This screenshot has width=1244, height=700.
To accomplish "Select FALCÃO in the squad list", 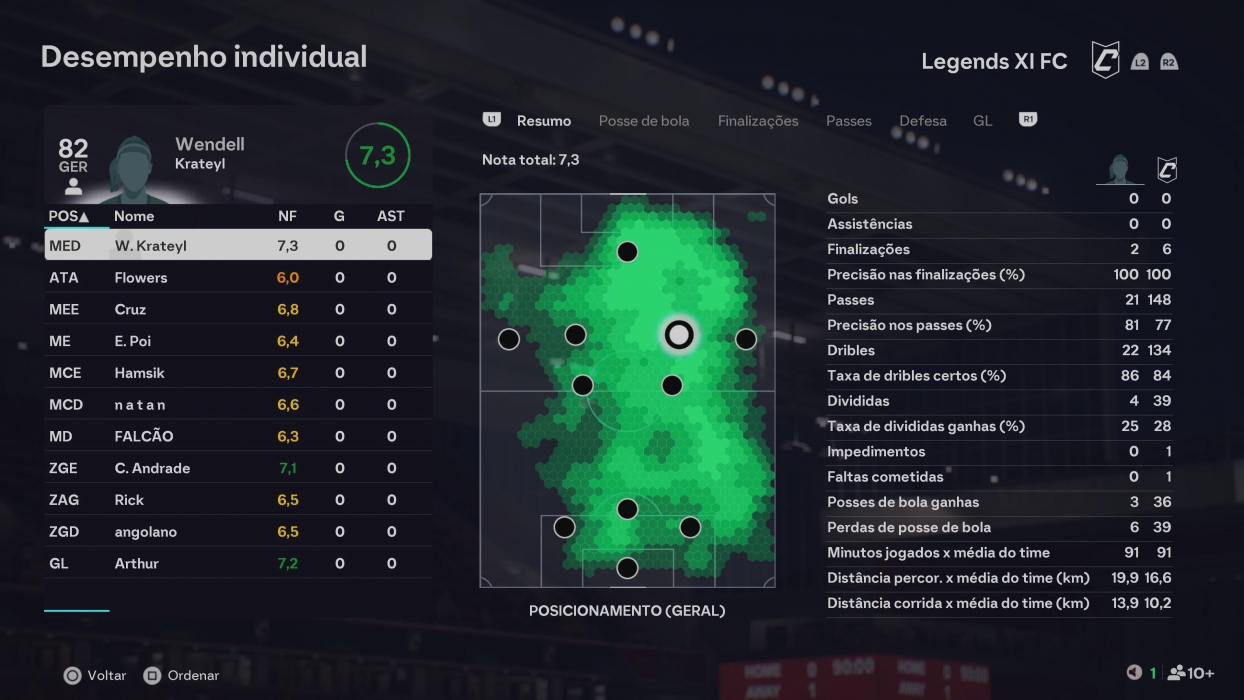I will (x=238, y=437).
